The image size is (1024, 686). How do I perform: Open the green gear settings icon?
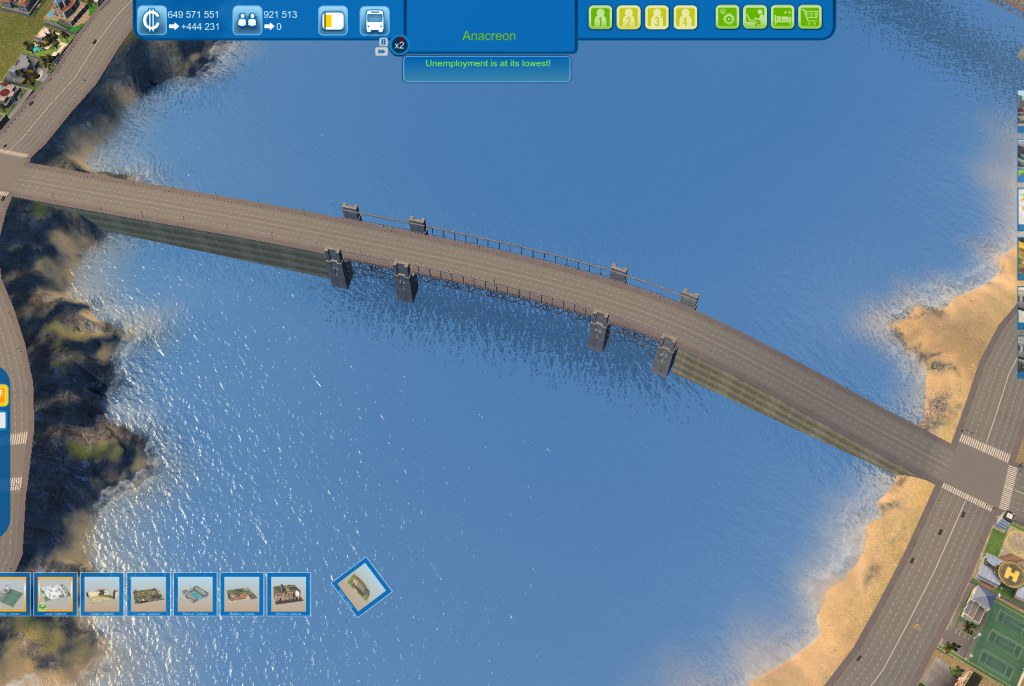[x=727, y=17]
